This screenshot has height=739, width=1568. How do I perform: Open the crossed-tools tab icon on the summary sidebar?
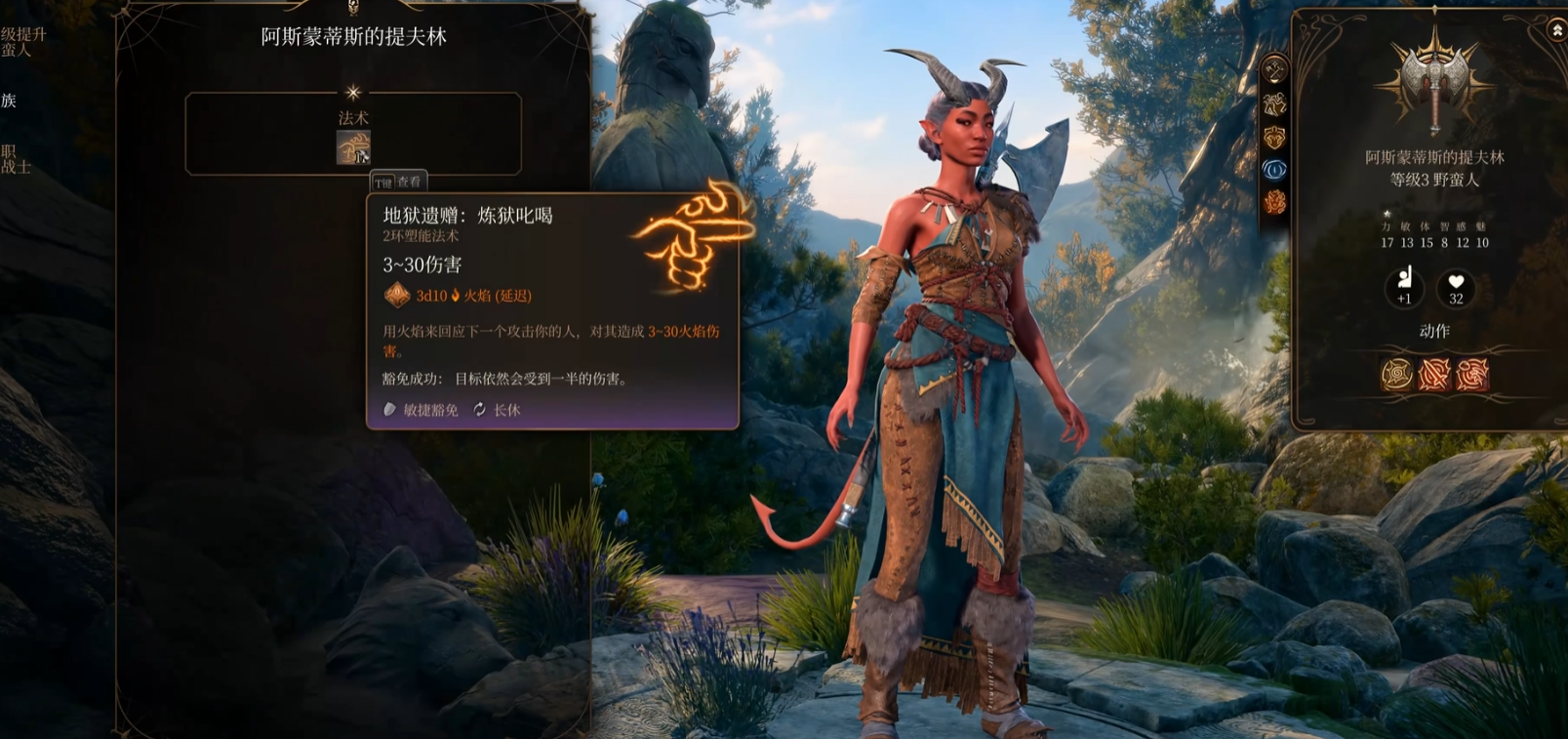pos(1274,70)
